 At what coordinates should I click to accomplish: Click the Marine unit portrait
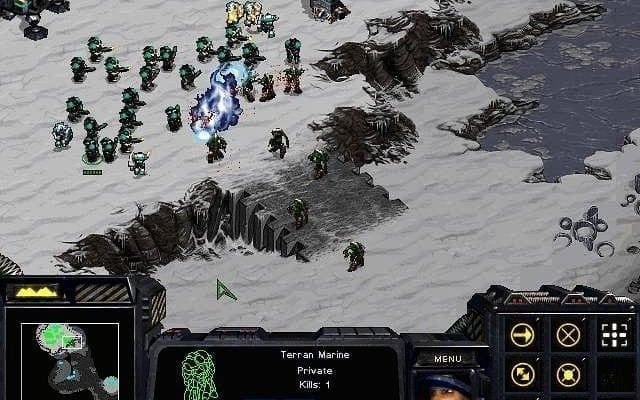tap(450, 384)
